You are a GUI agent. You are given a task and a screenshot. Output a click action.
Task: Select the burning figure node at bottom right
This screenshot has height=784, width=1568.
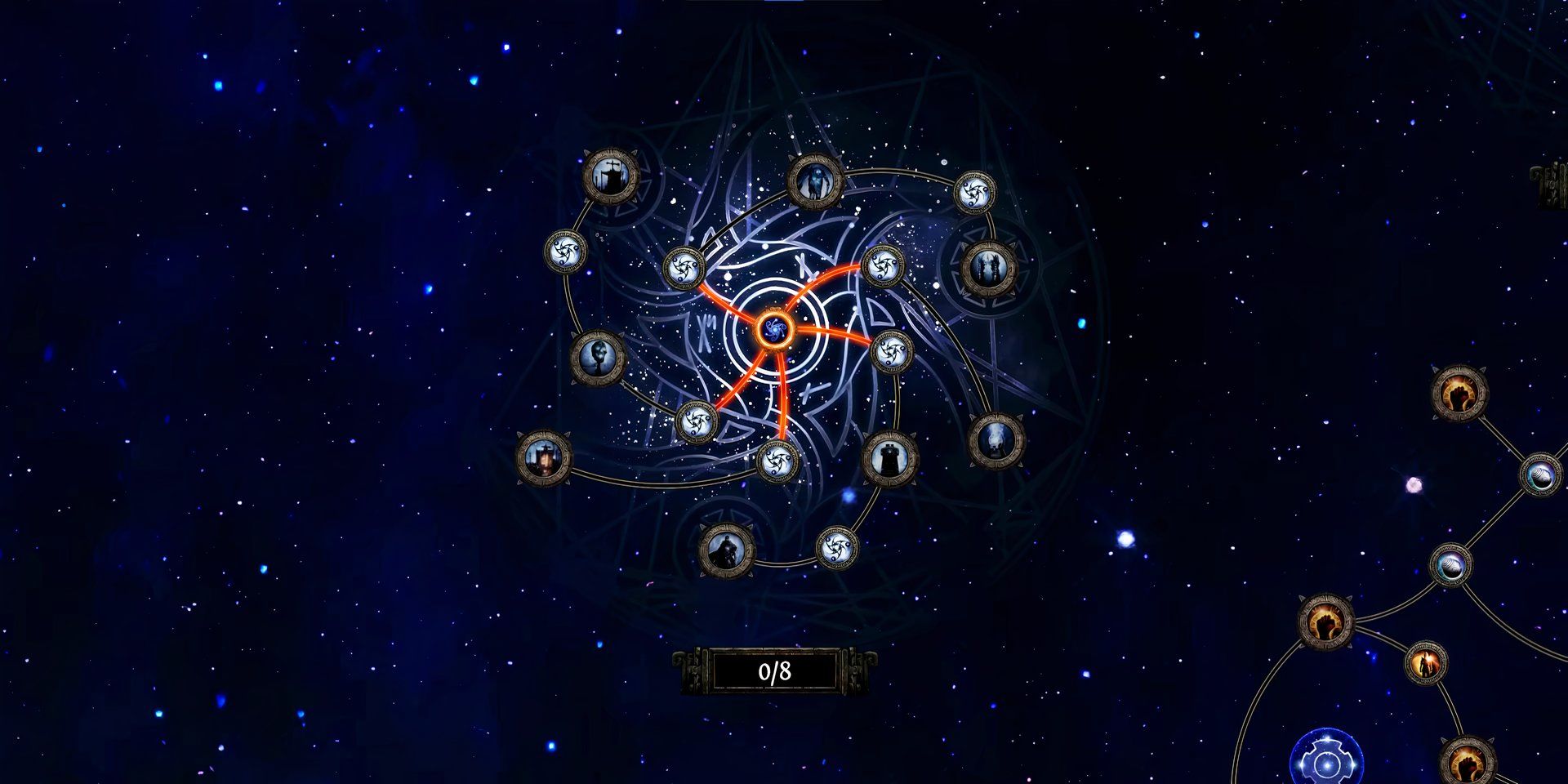(1426, 662)
